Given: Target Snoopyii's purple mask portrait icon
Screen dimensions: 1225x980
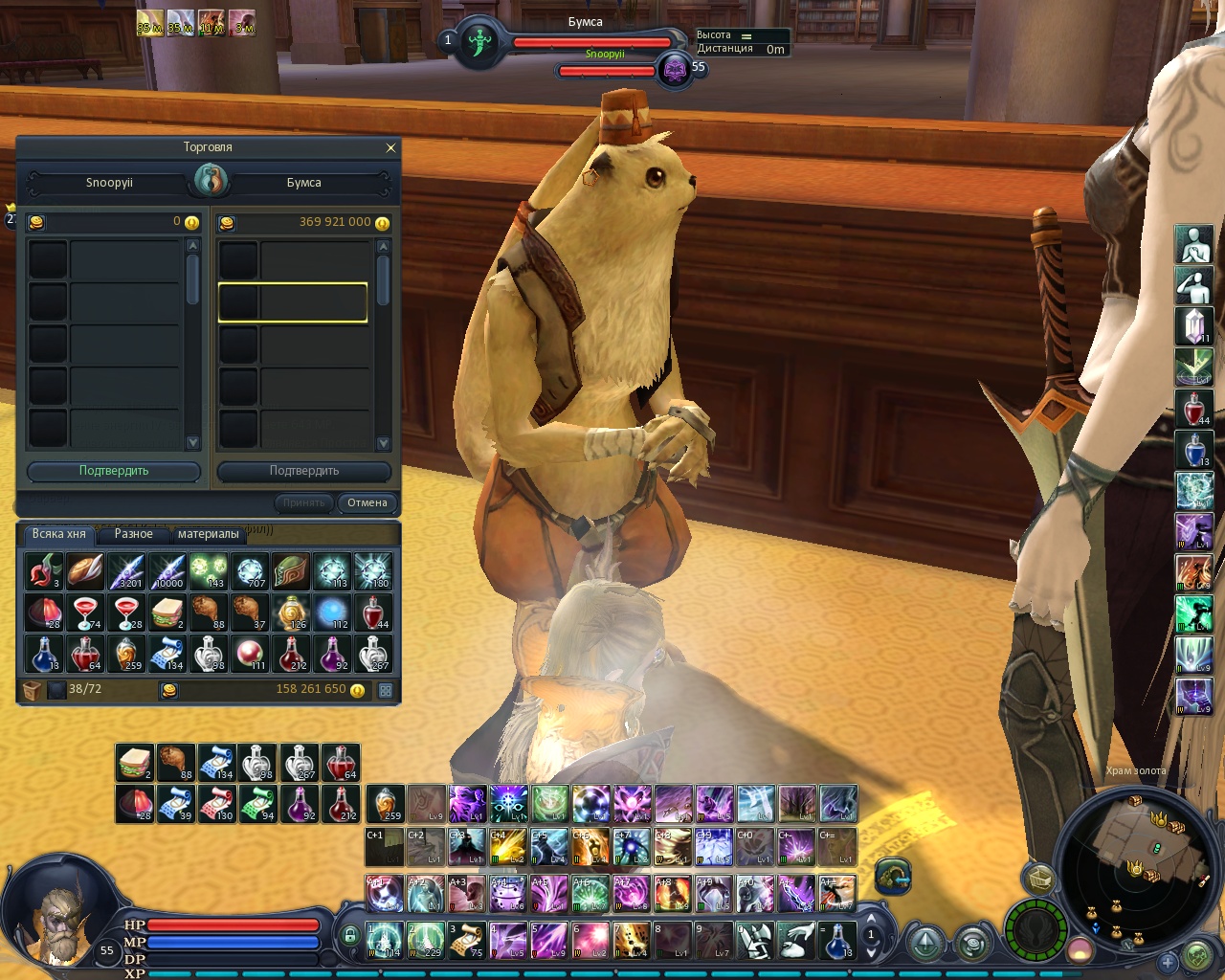Looking at the screenshot, I should click(x=675, y=70).
